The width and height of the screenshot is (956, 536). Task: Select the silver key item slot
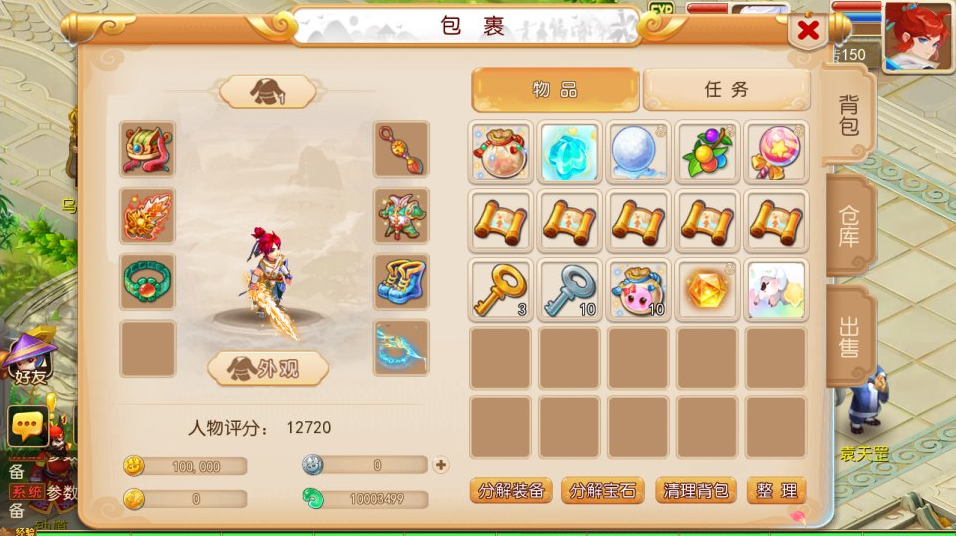coord(569,291)
